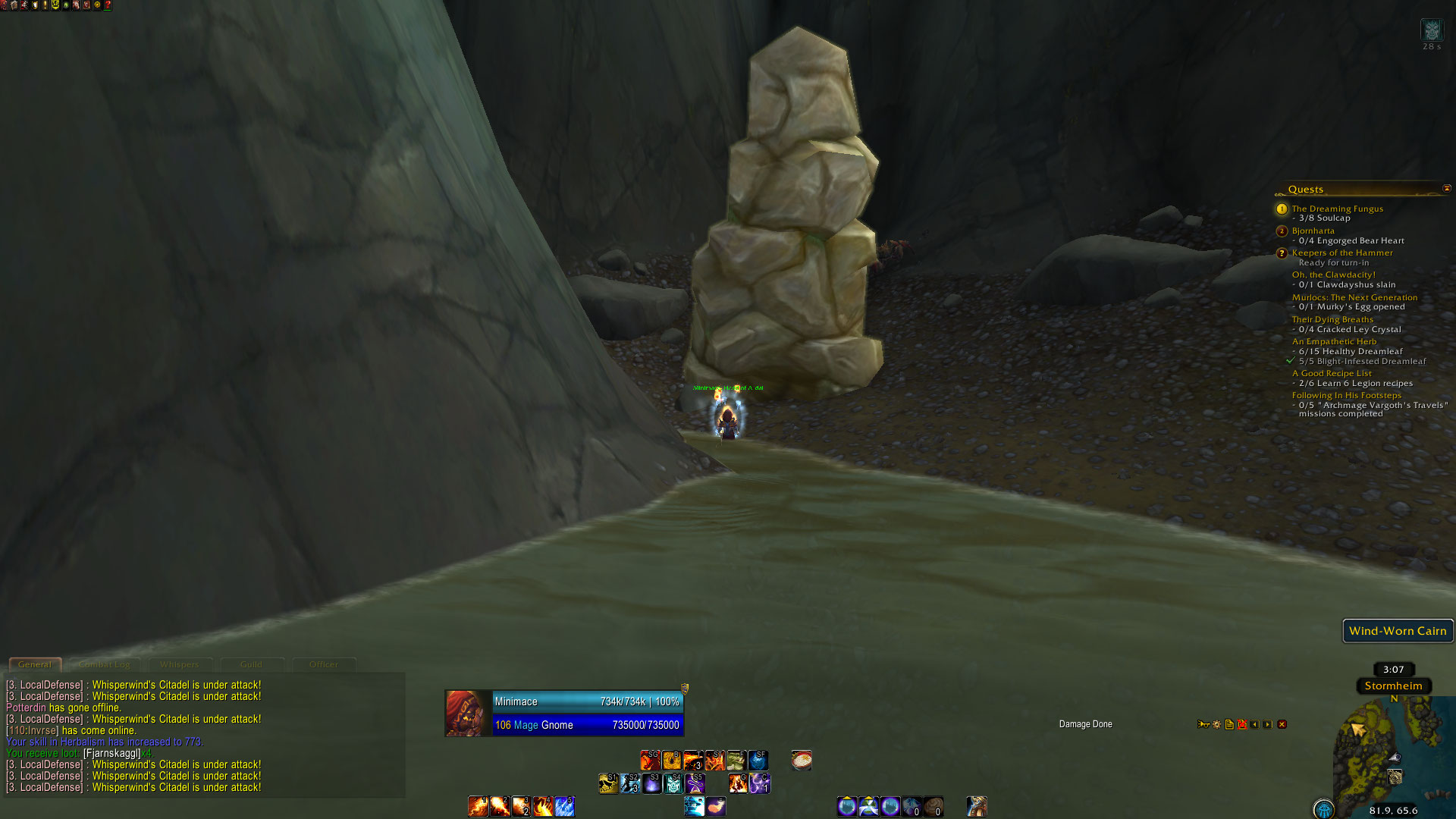Select the Keepers of the Hammer quest
The image size is (1456, 819).
point(1342,253)
